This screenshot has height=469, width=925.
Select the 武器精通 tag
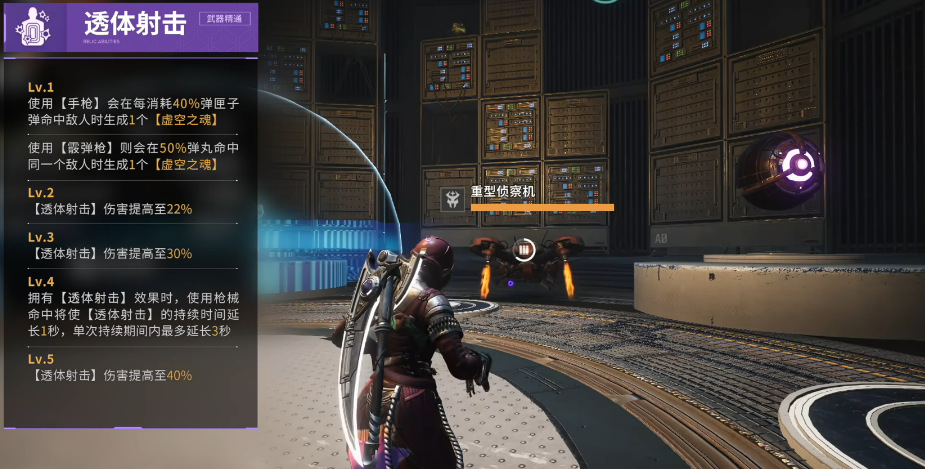click(x=225, y=18)
